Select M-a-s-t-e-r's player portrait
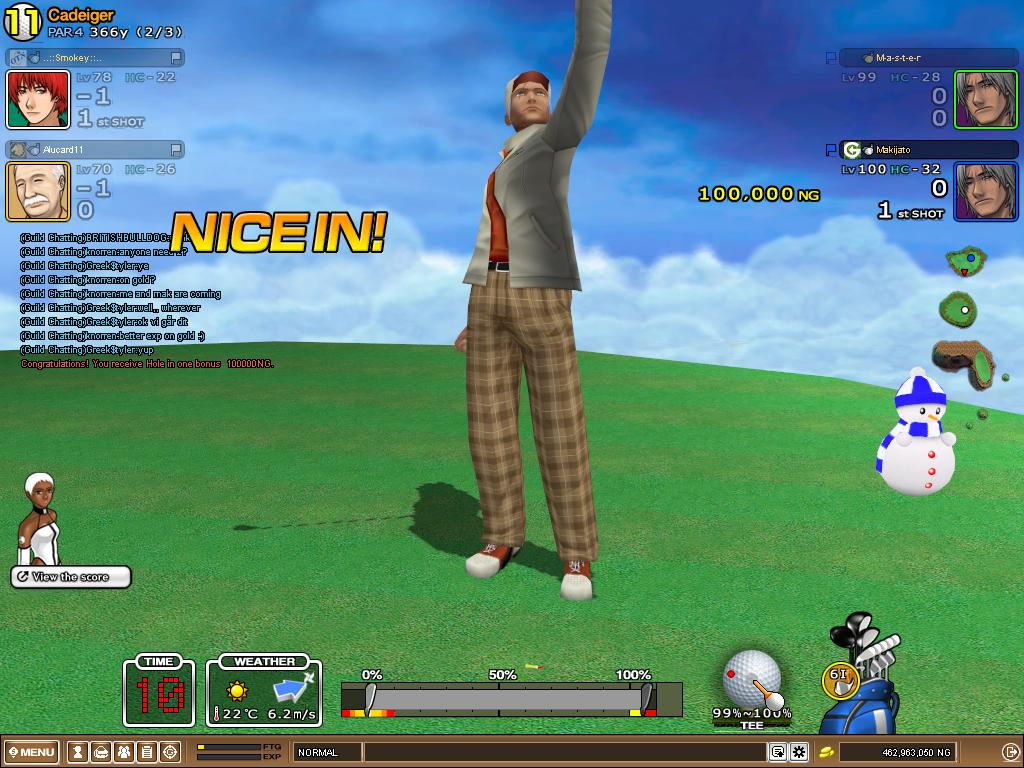 click(985, 99)
